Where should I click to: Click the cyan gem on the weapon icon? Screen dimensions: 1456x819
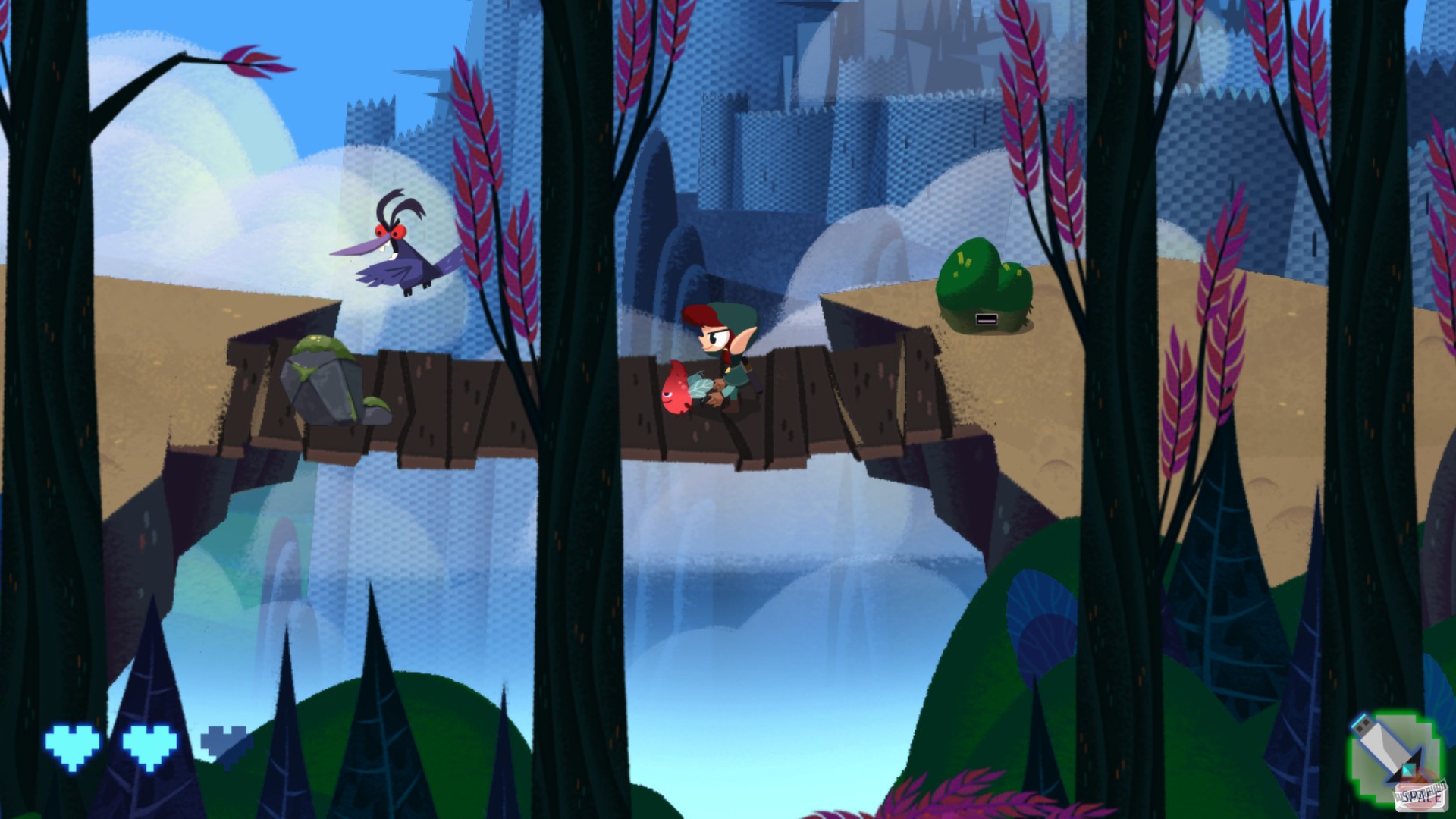(1409, 770)
